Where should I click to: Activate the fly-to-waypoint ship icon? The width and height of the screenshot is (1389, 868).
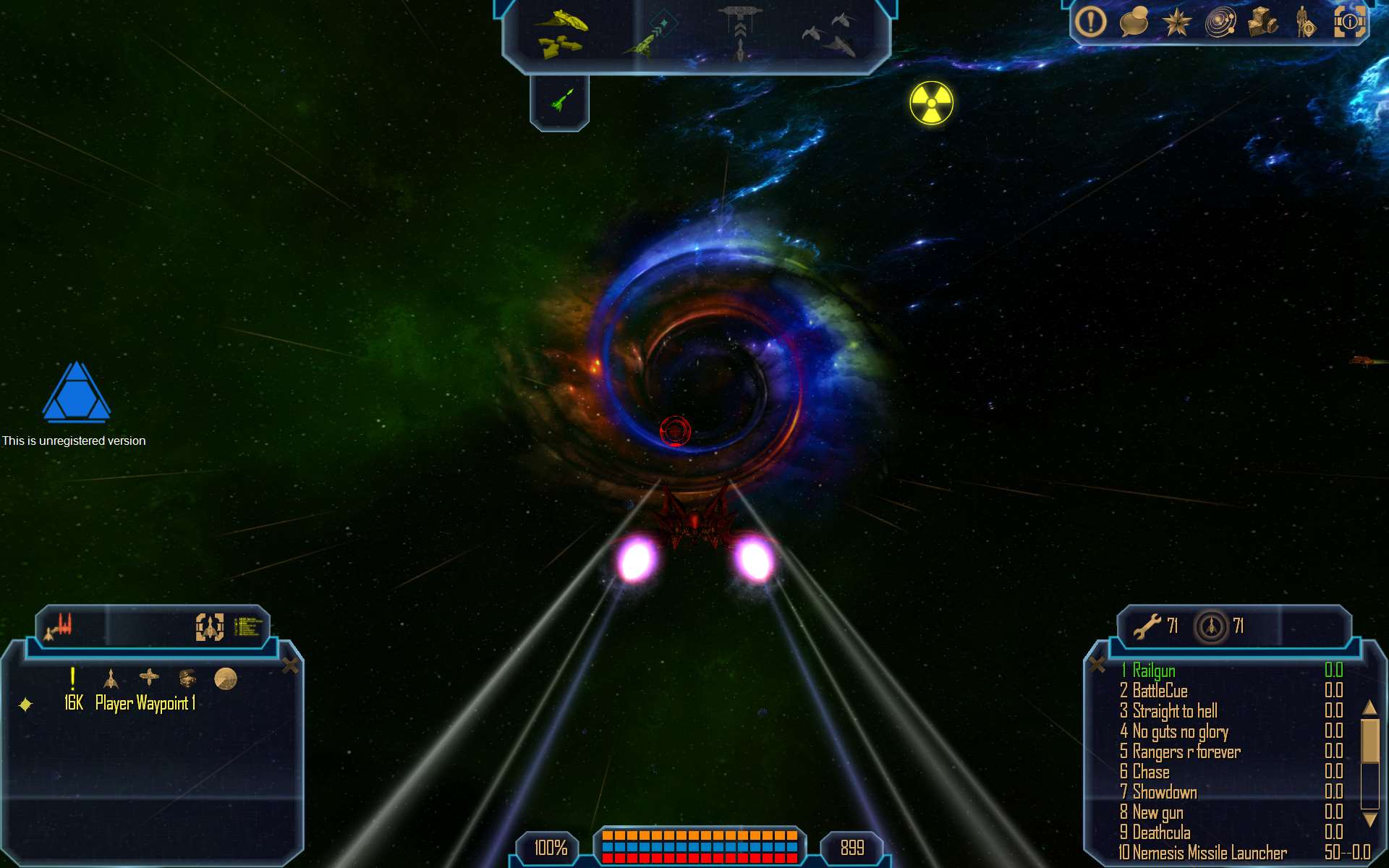649,36
